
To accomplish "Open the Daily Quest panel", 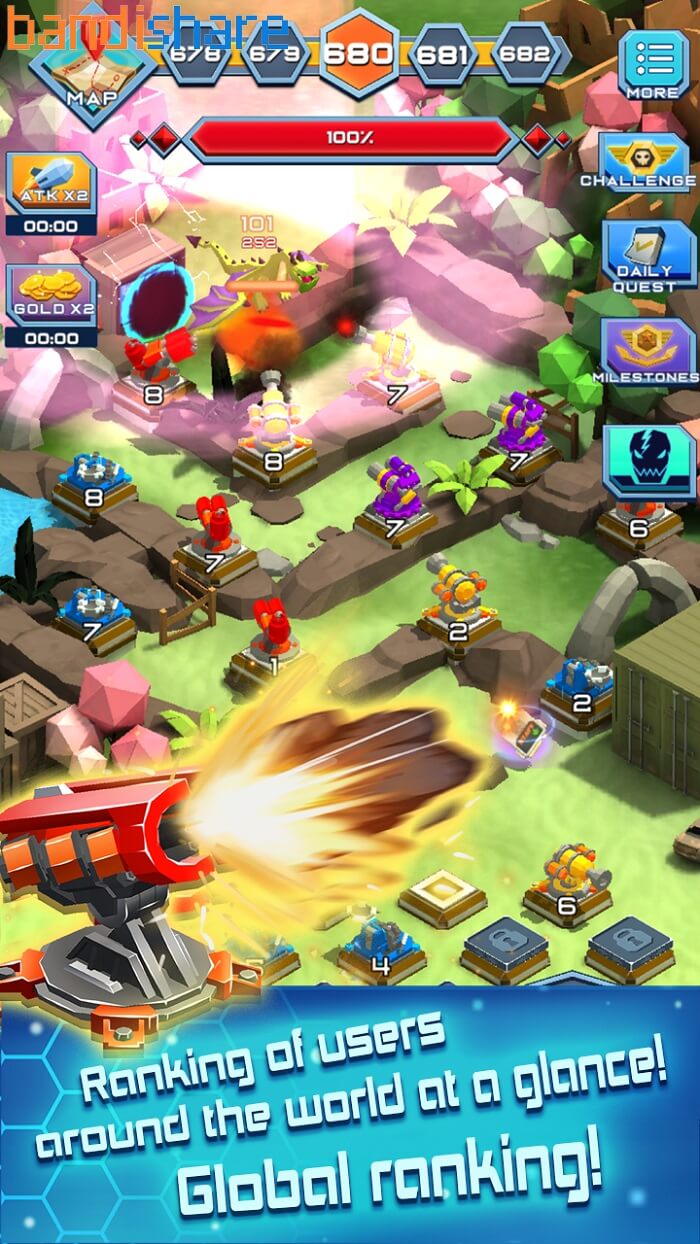I will coord(645,255).
